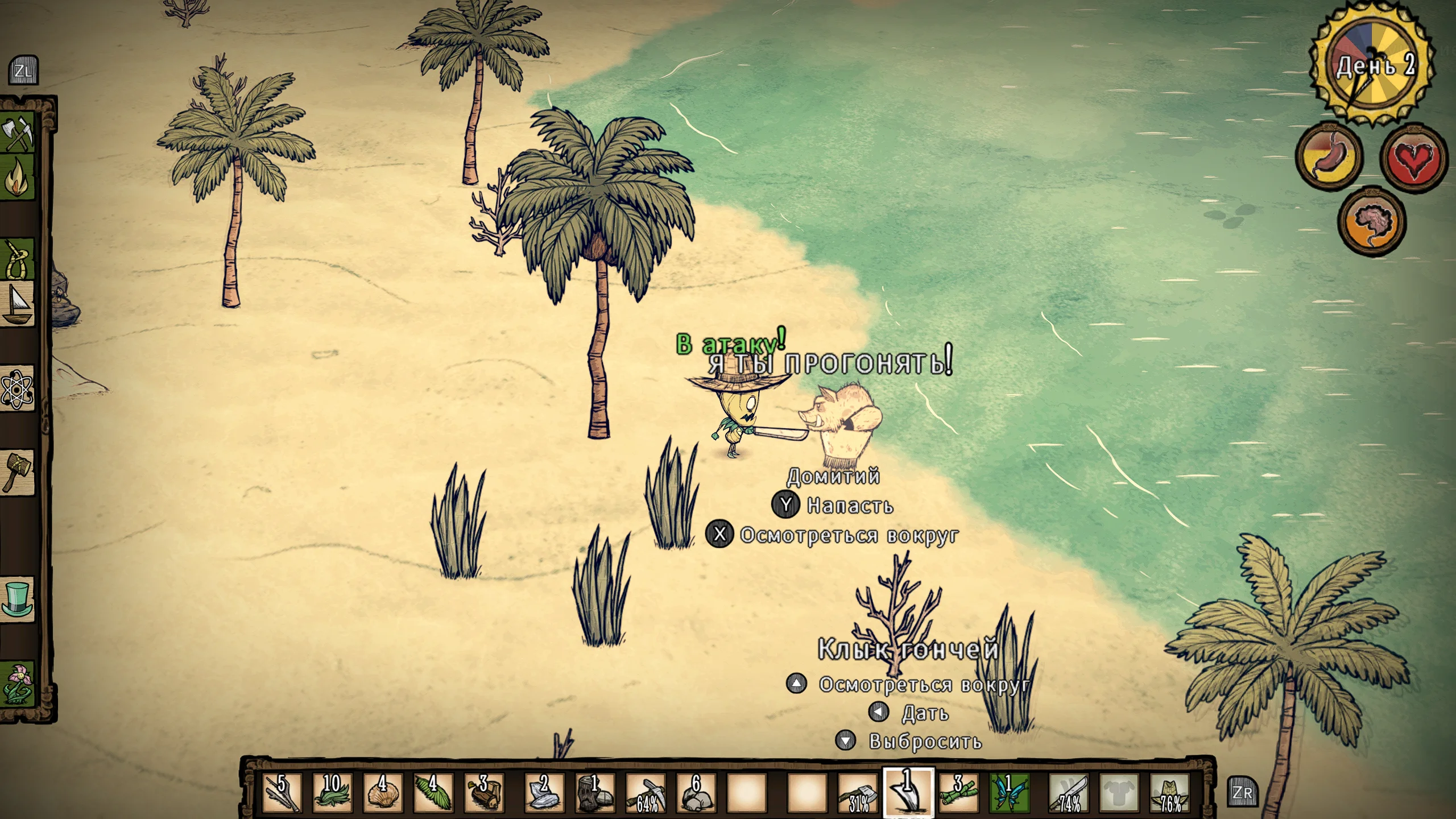Choose the palm leaf stack
The width and height of the screenshot is (1456, 819).
click(433, 792)
